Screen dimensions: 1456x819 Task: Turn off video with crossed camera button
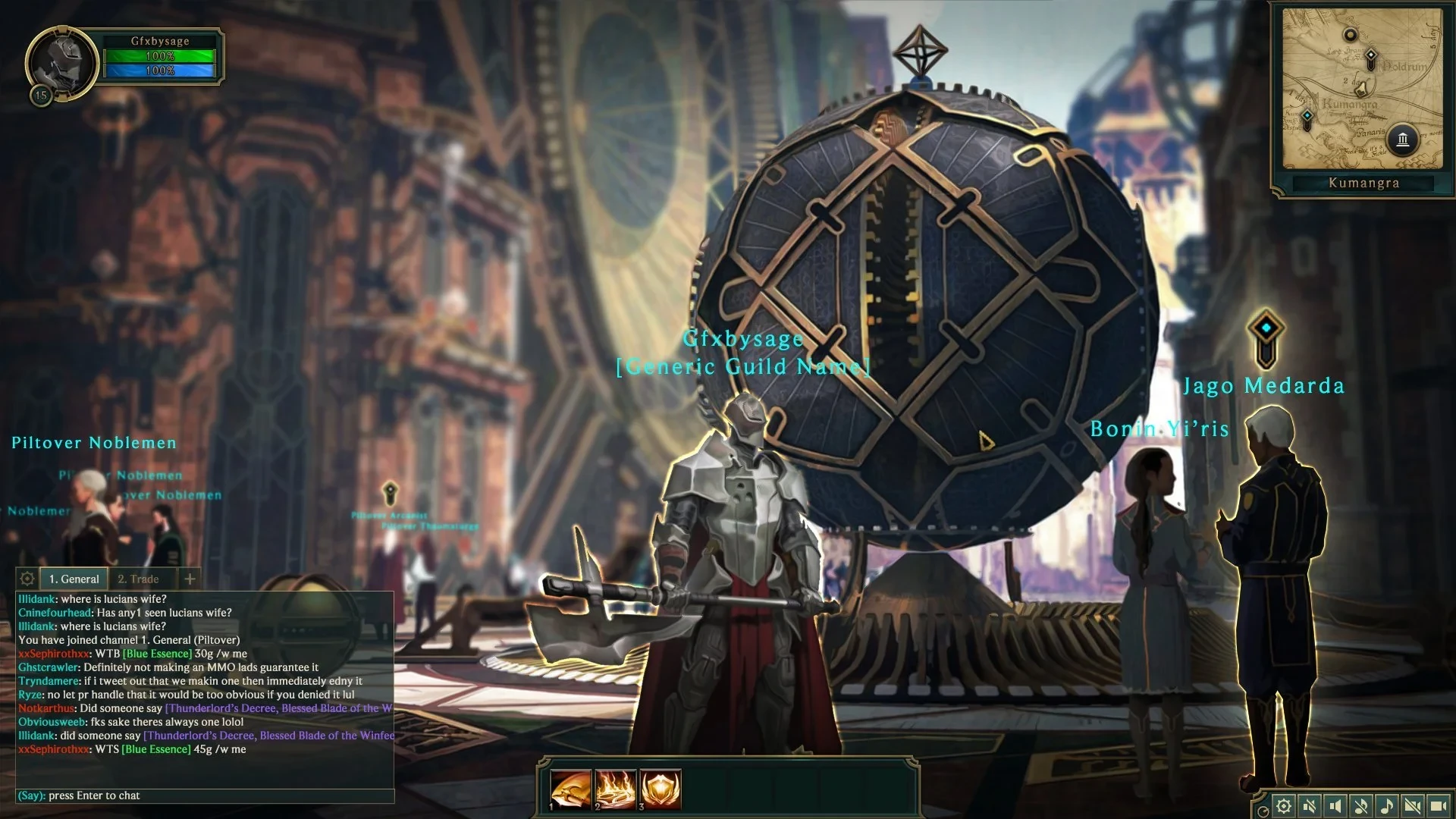tap(1412, 805)
